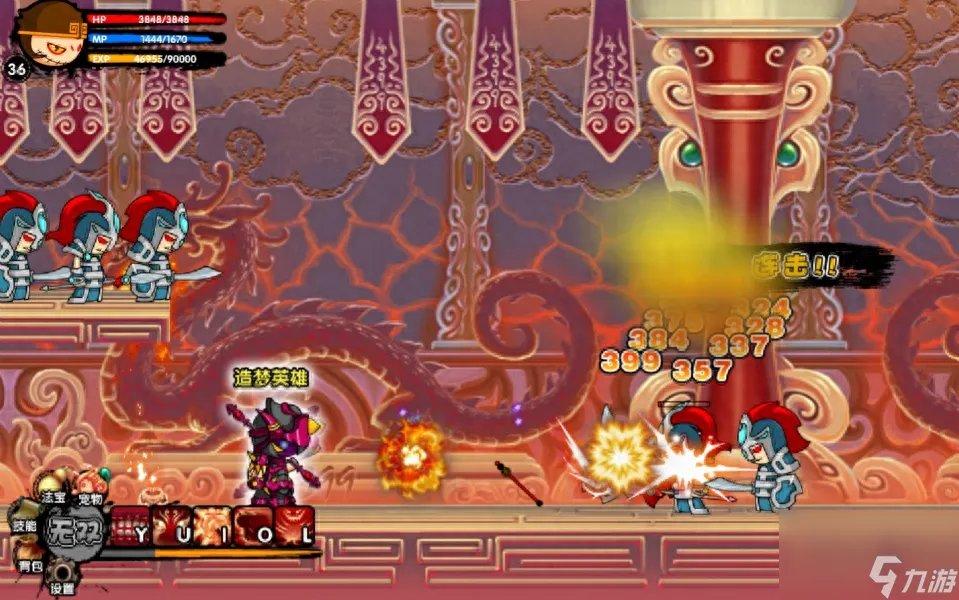
Task: Use the skill icon marked O
Action: (x=254, y=526)
